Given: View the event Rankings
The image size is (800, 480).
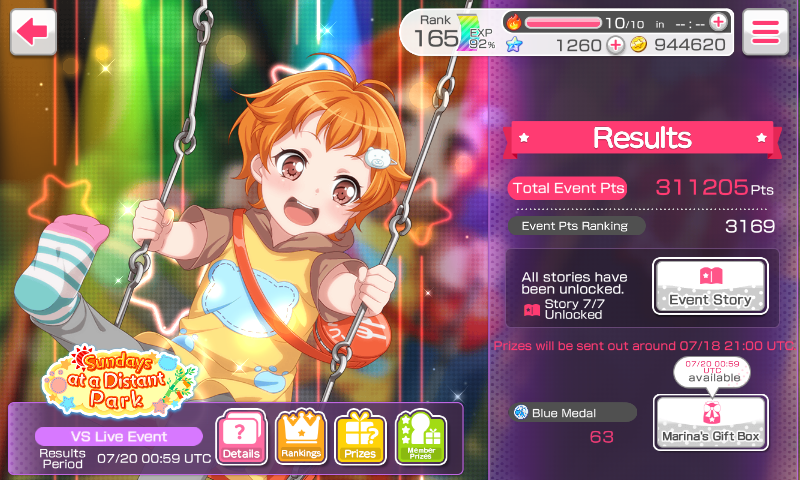Looking at the screenshot, I should tap(301, 438).
